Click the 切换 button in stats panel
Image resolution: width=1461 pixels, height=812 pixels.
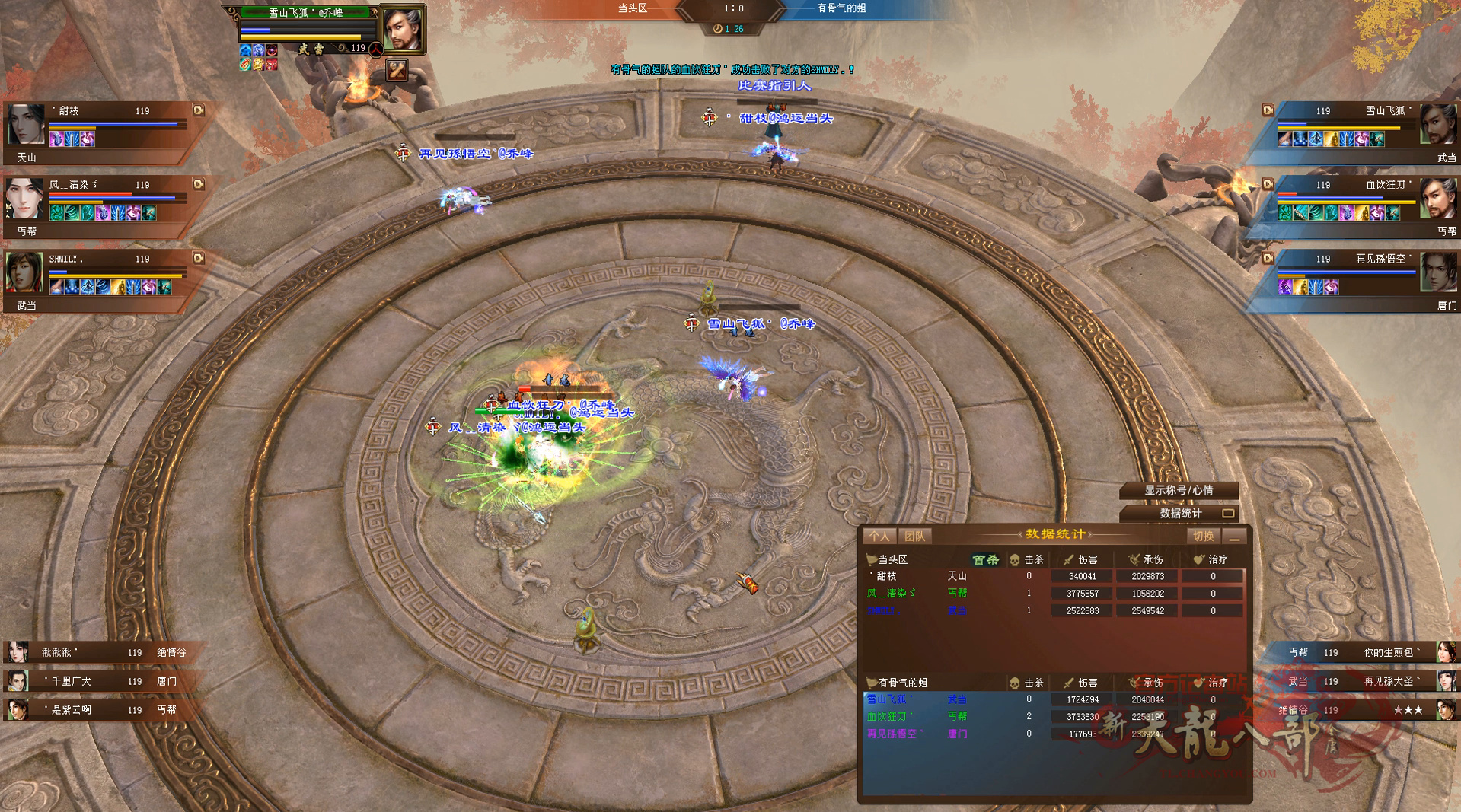(x=1203, y=537)
